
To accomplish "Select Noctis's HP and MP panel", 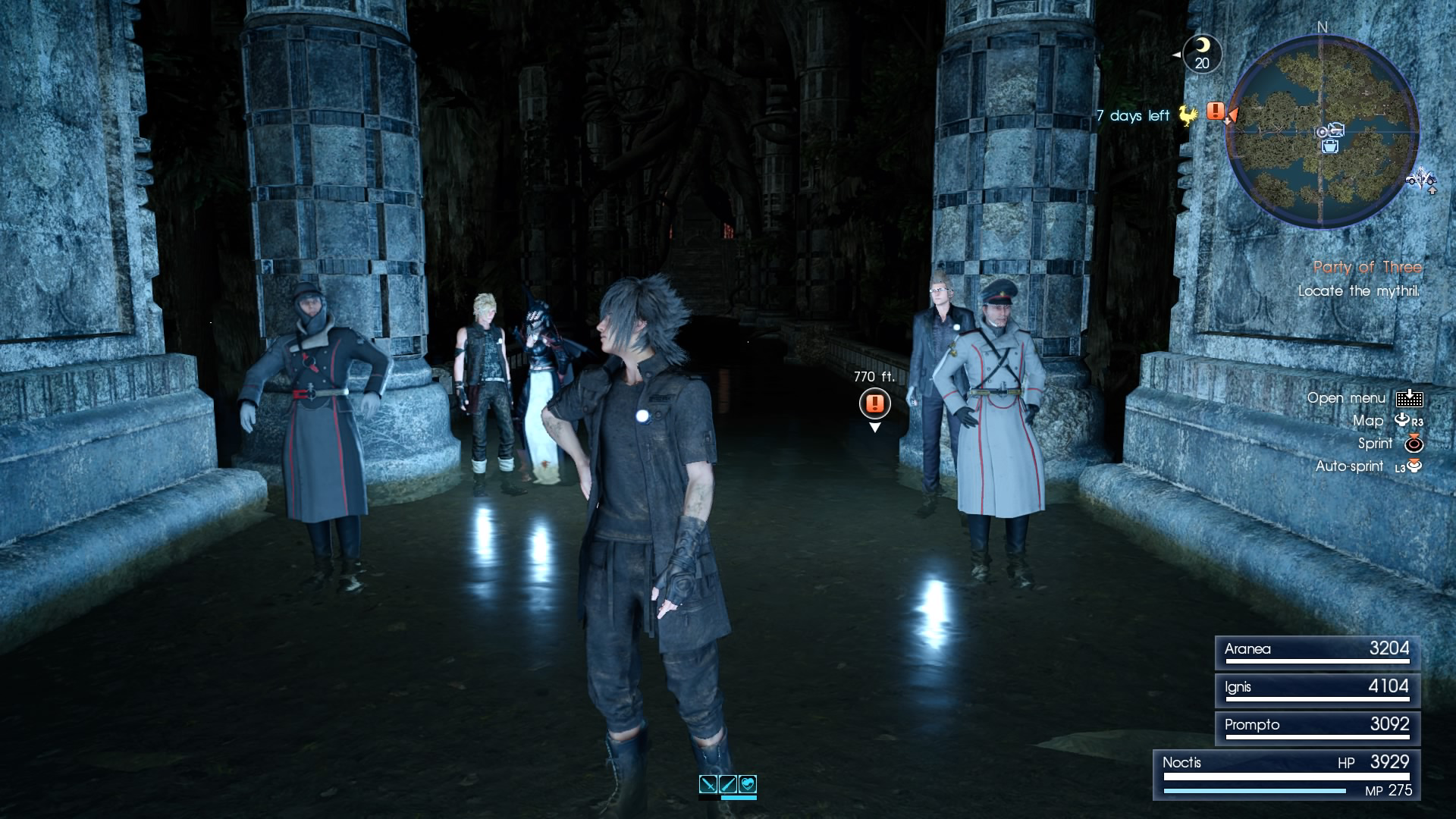I will coord(1286,775).
